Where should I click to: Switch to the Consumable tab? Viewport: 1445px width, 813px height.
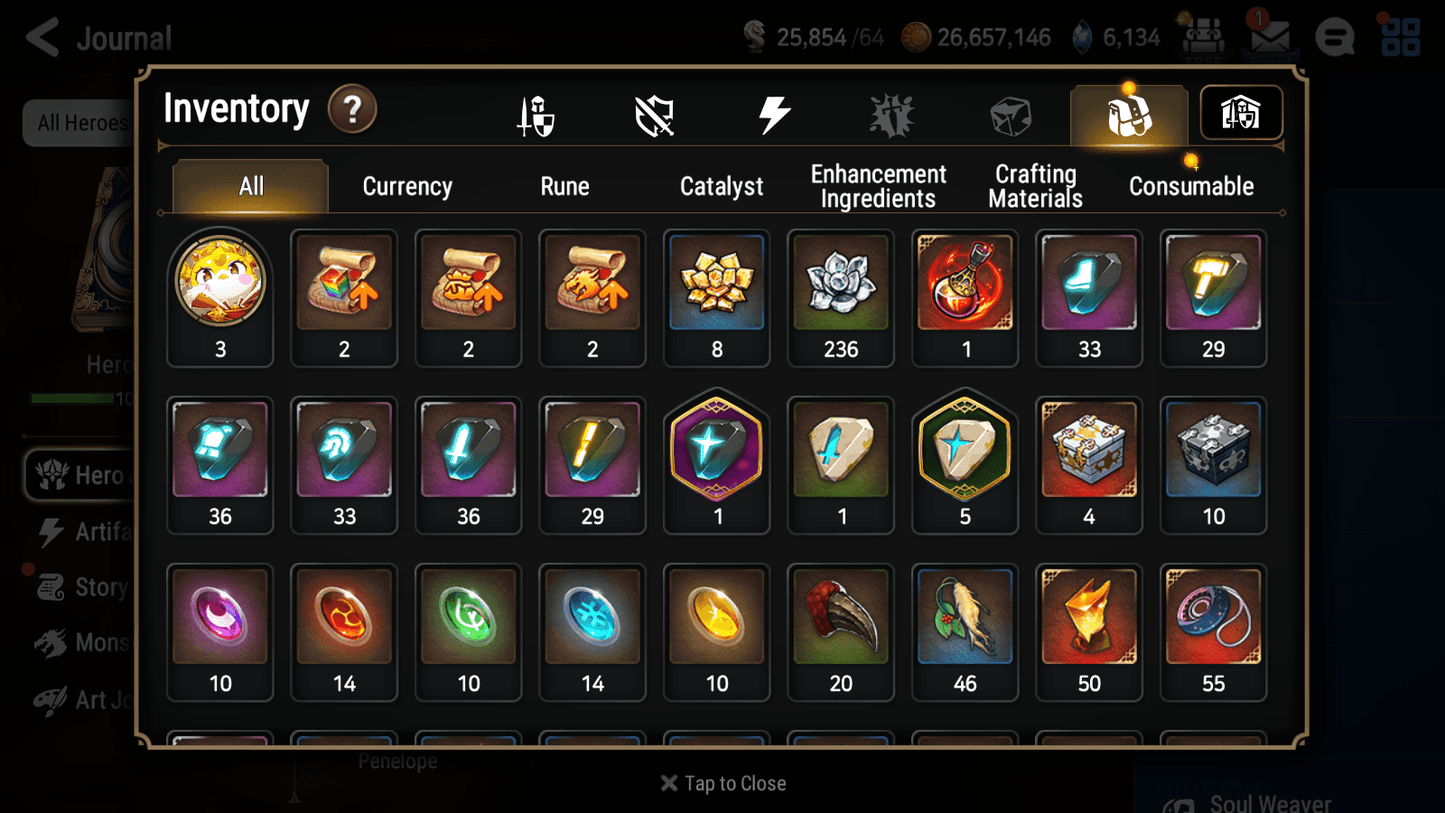(1191, 186)
